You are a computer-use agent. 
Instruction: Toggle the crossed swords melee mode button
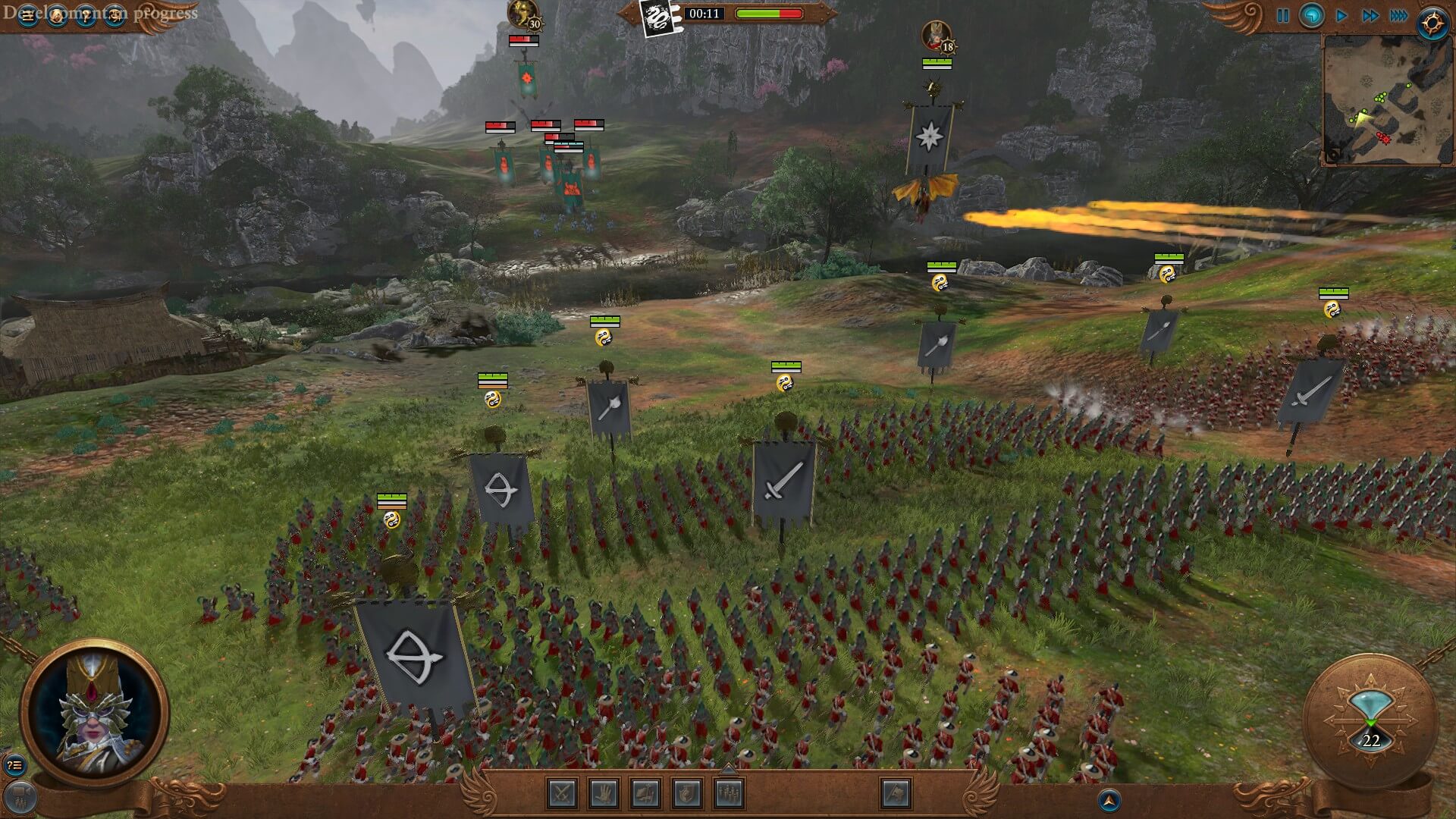tap(563, 794)
